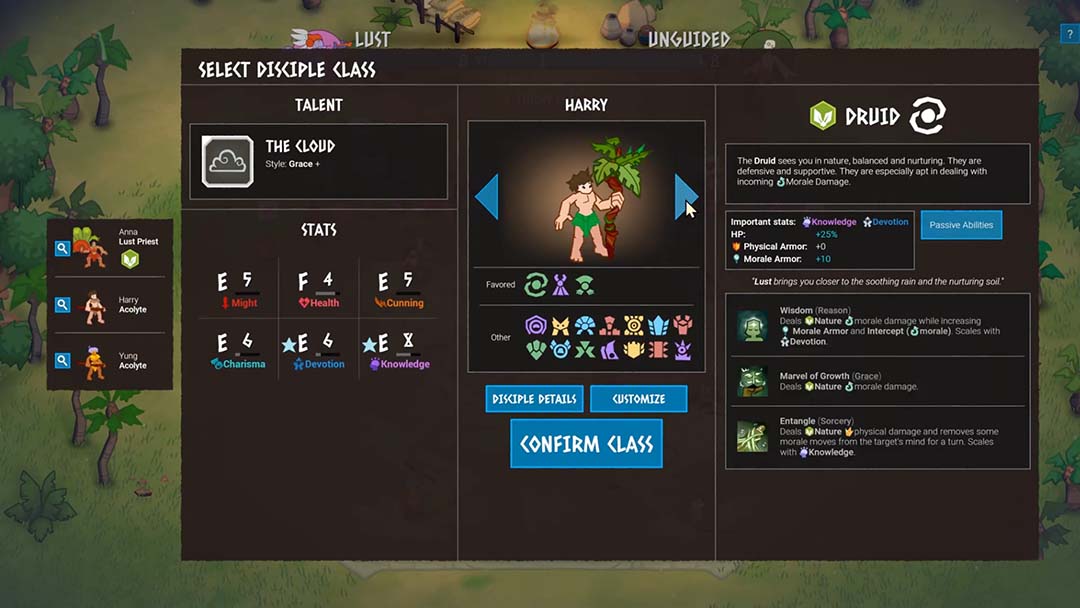
Task: Open the Customize option
Action: [x=638, y=399]
